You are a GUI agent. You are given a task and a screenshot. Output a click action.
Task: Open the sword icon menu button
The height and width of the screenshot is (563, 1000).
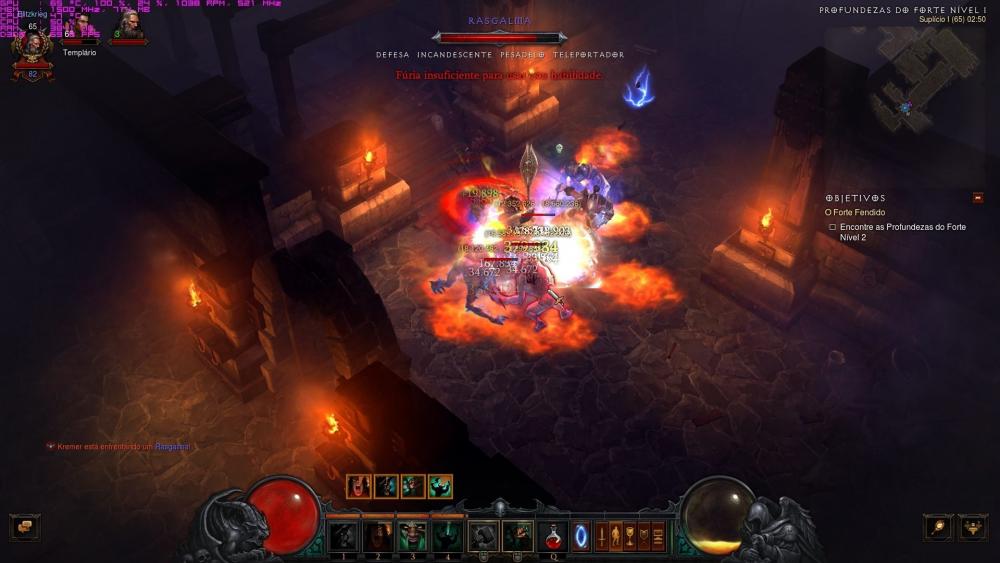pos(601,536)
